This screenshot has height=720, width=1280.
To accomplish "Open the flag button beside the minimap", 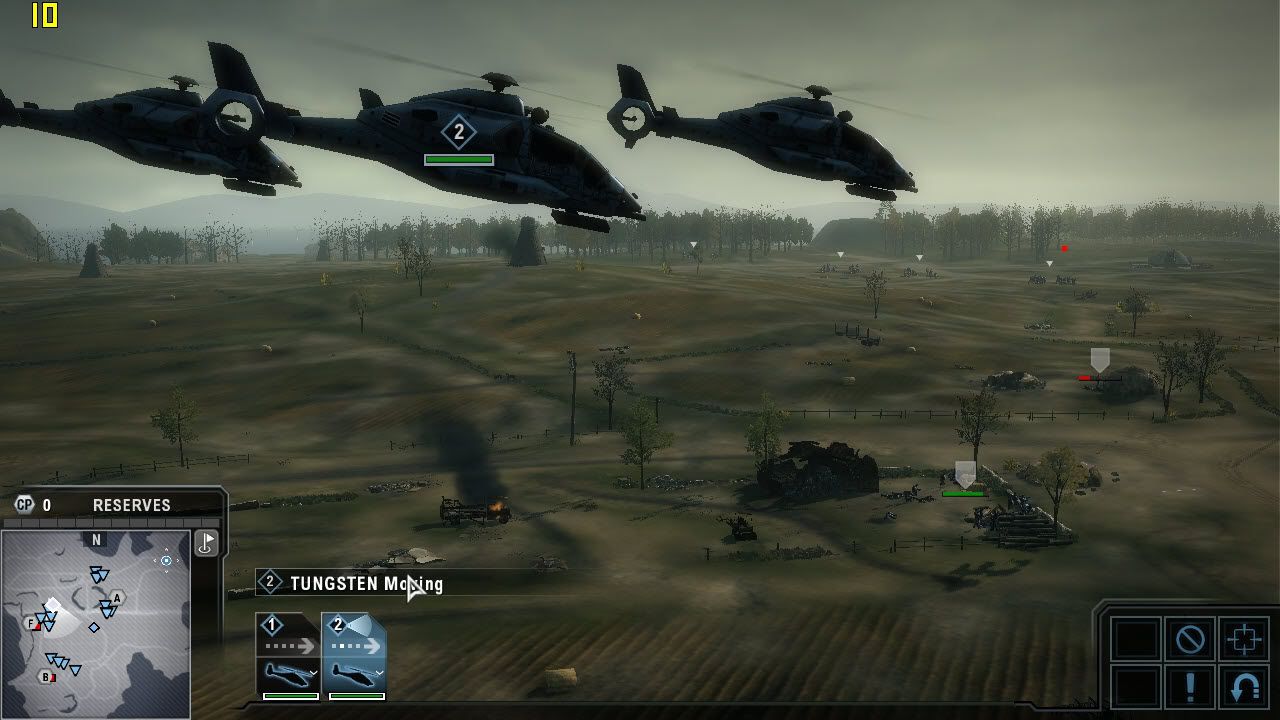I will (x=206, y=543).
